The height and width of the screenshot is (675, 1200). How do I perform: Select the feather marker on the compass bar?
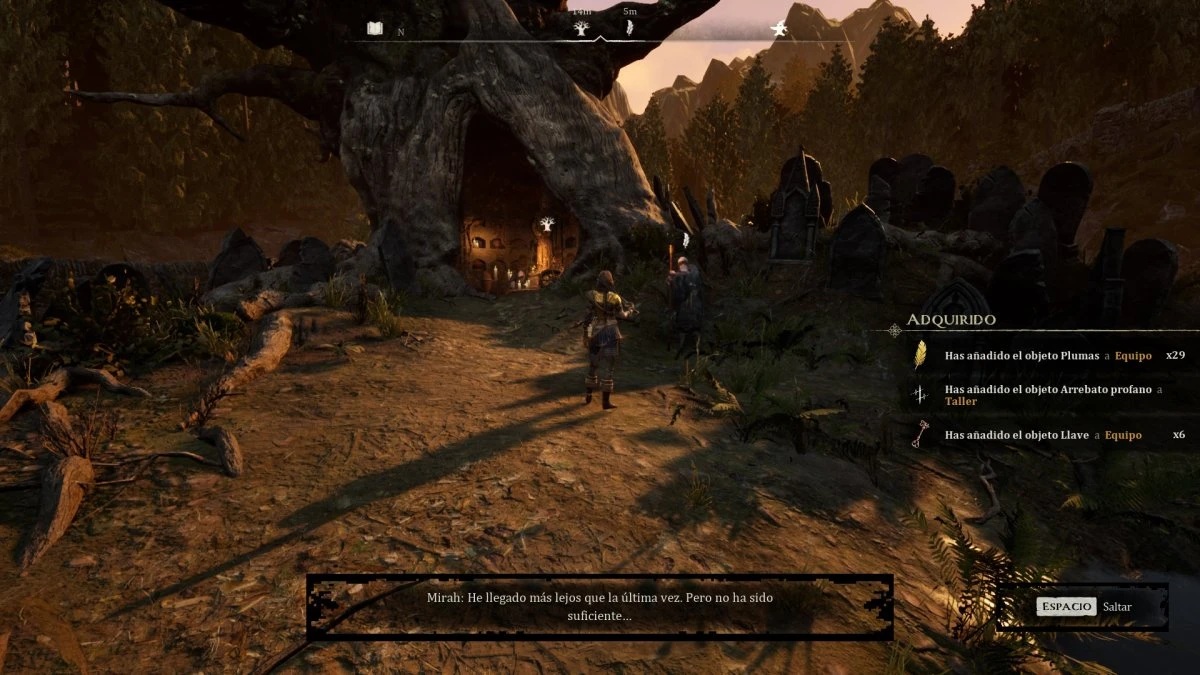pos(630,28)
